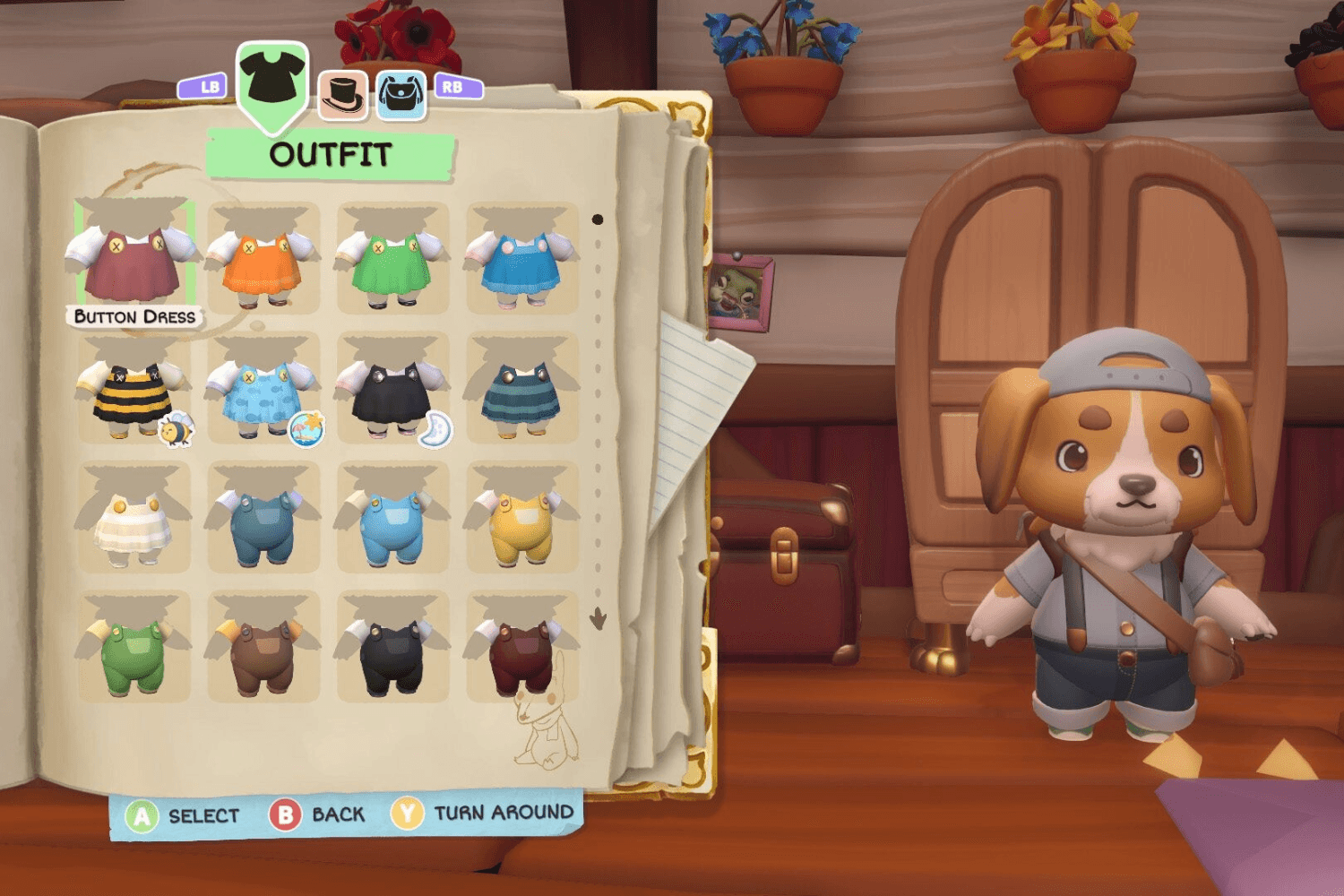The height and width of the screenshot is (896, 1344).
Task: Open the backpack accessories tab
Action: [401, 91]
